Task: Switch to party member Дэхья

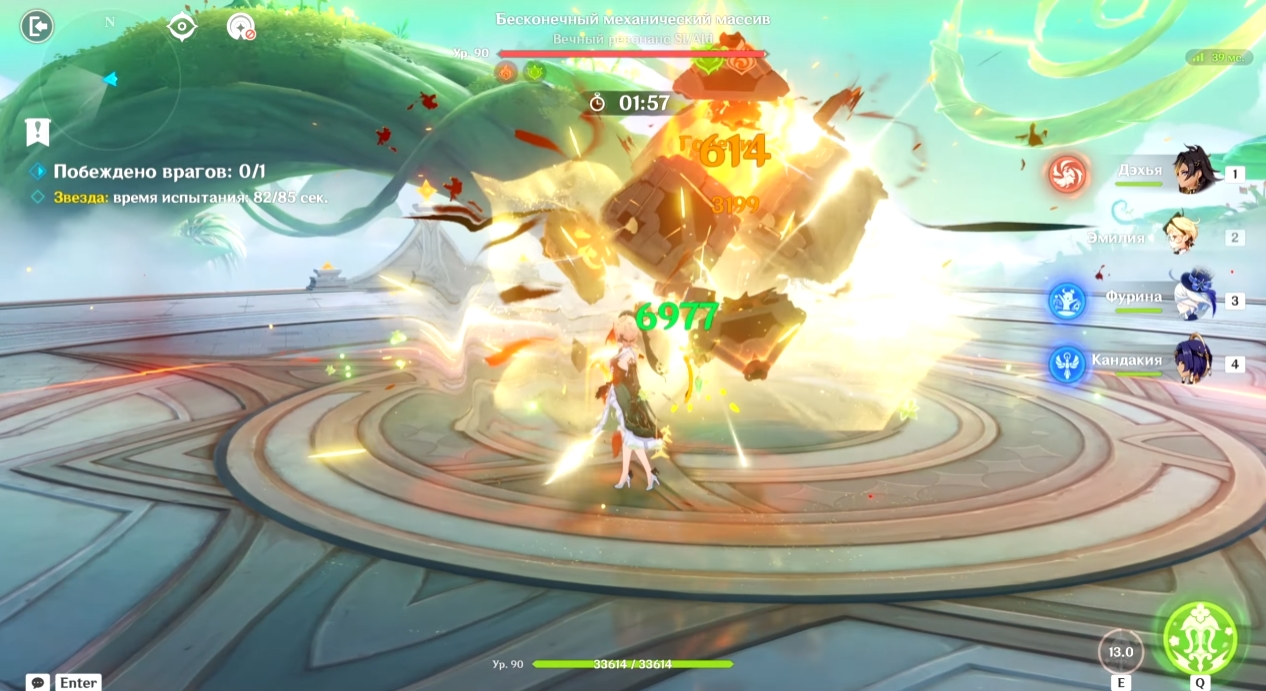Action: pyautogui.click(x=1188, y=172)
